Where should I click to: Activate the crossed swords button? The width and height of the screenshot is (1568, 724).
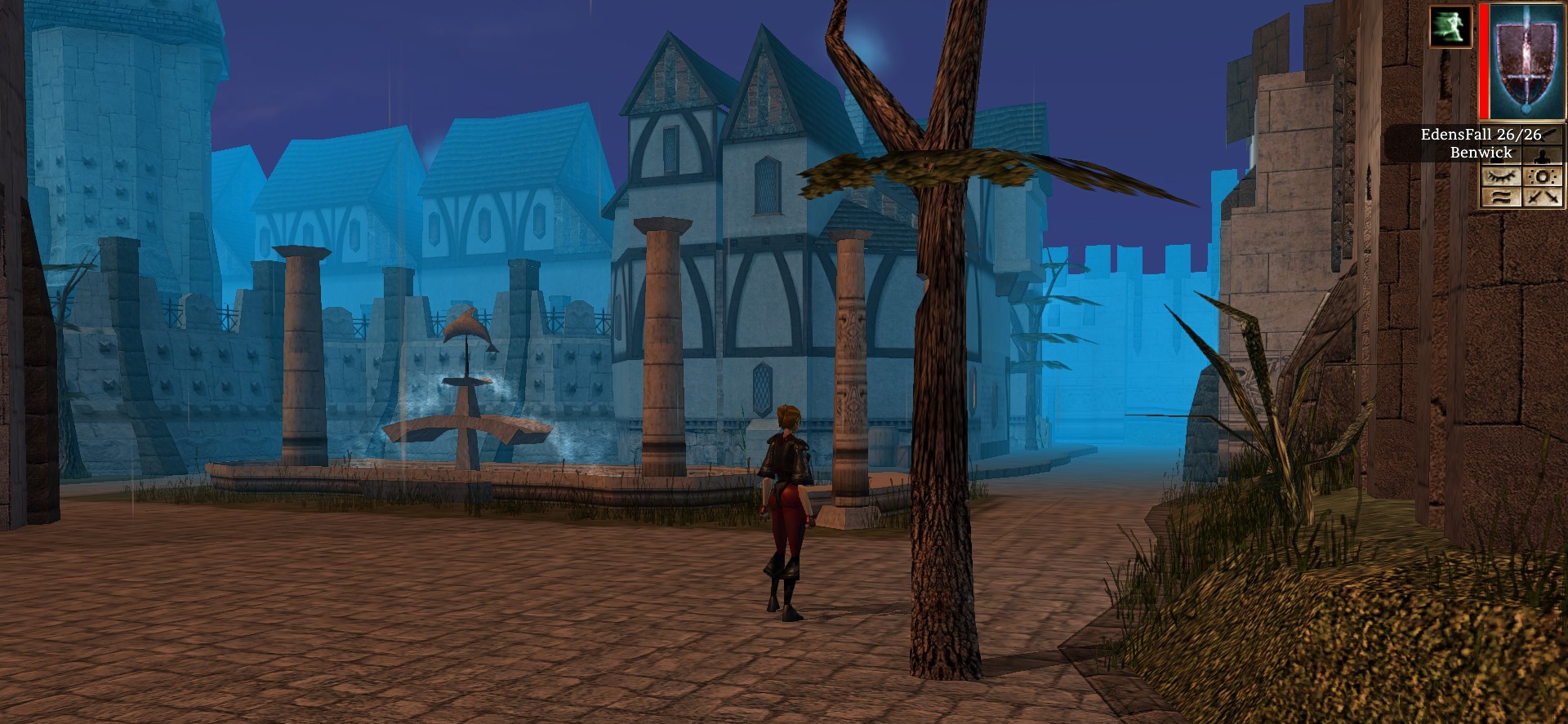coord(1543,197)
